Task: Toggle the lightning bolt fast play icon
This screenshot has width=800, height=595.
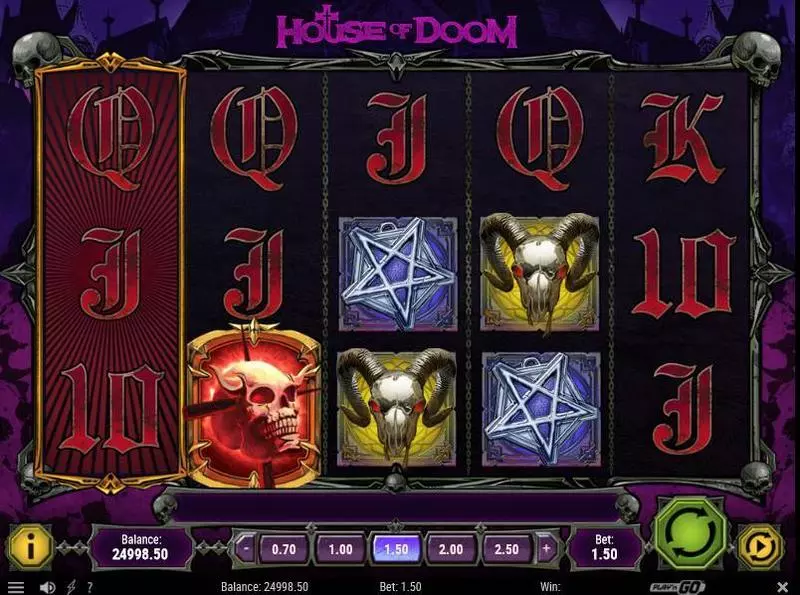Action: (70, 587)
